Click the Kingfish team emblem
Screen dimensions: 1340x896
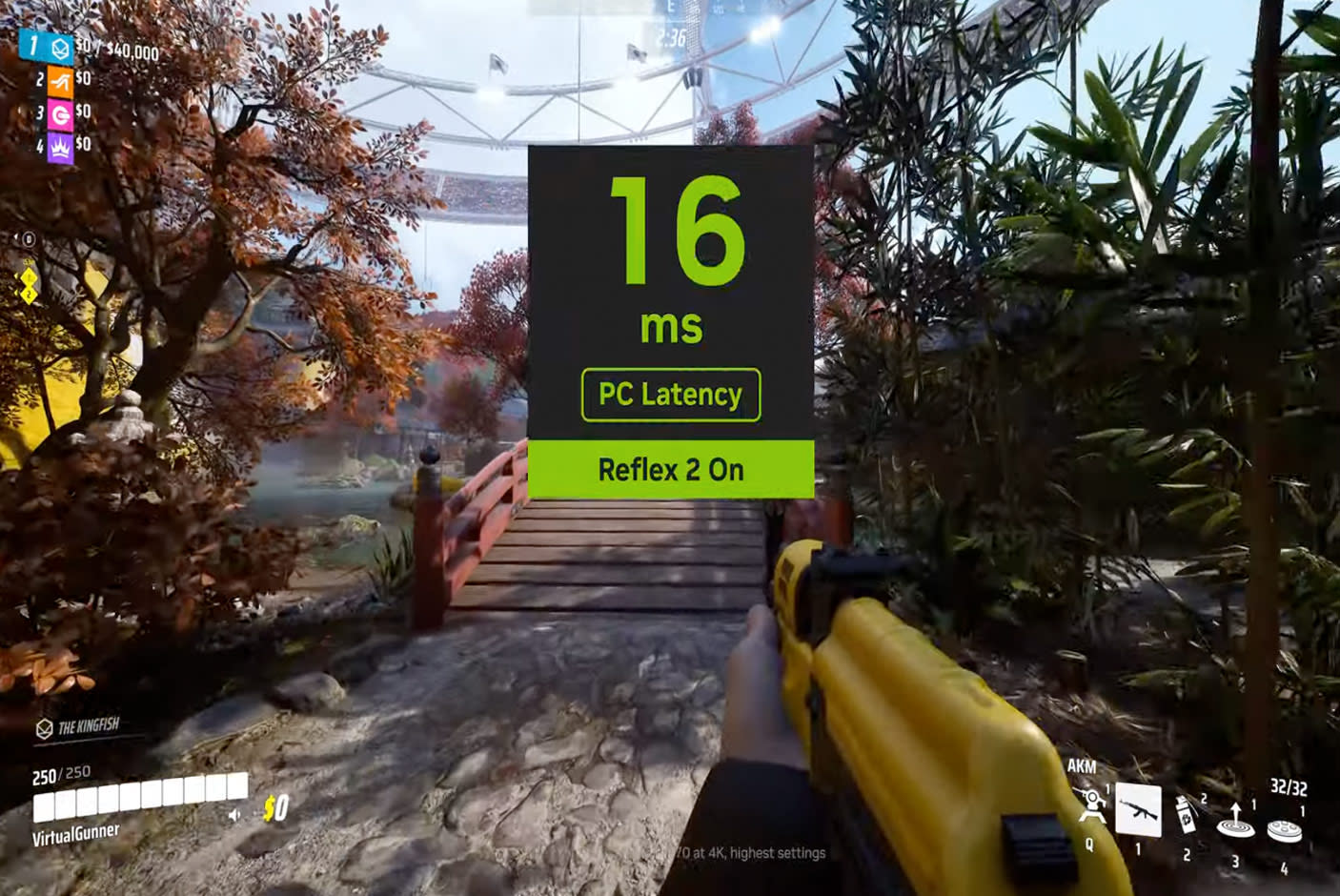coord(44,729)
